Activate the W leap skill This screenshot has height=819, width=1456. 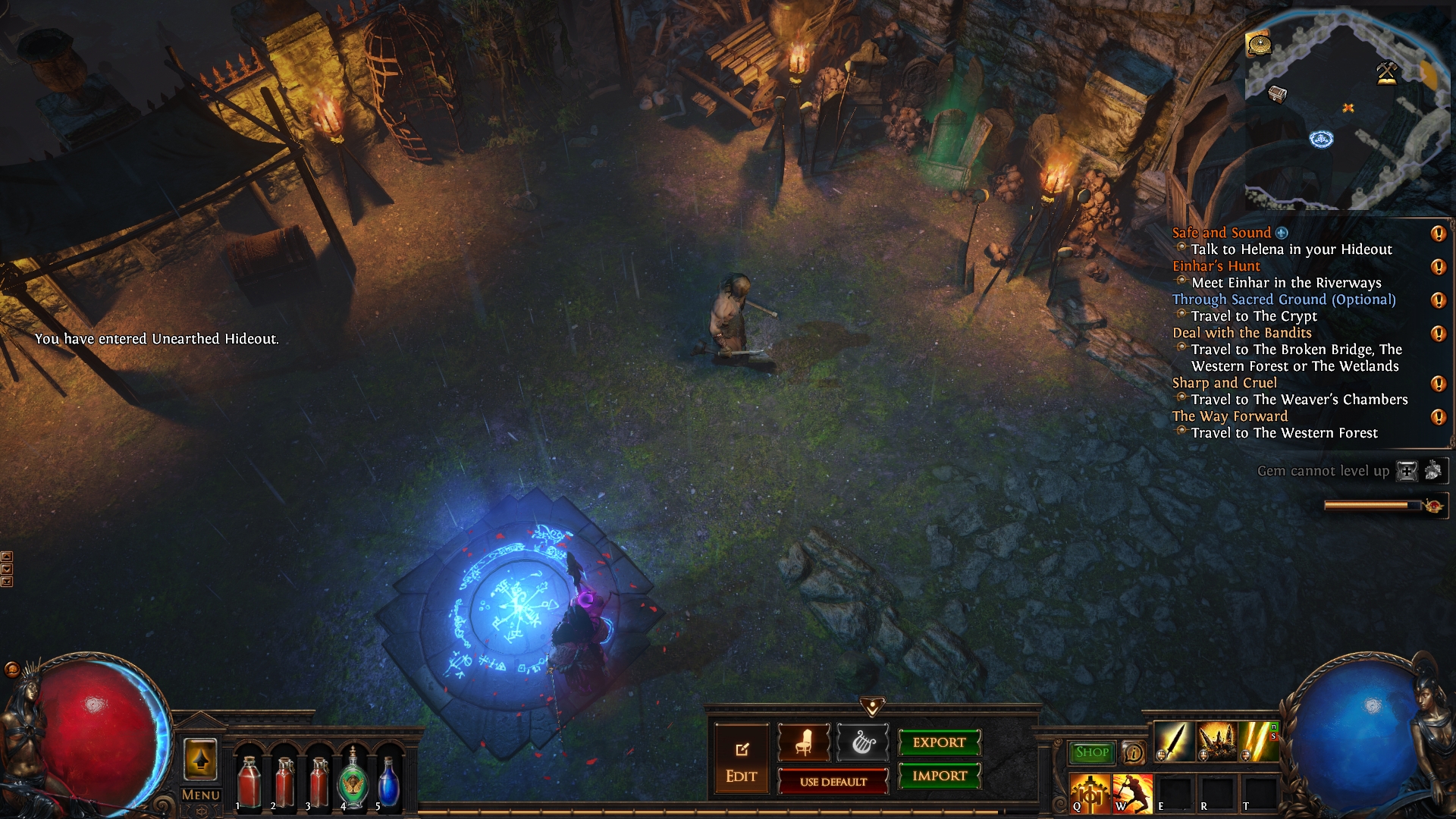1132,793
